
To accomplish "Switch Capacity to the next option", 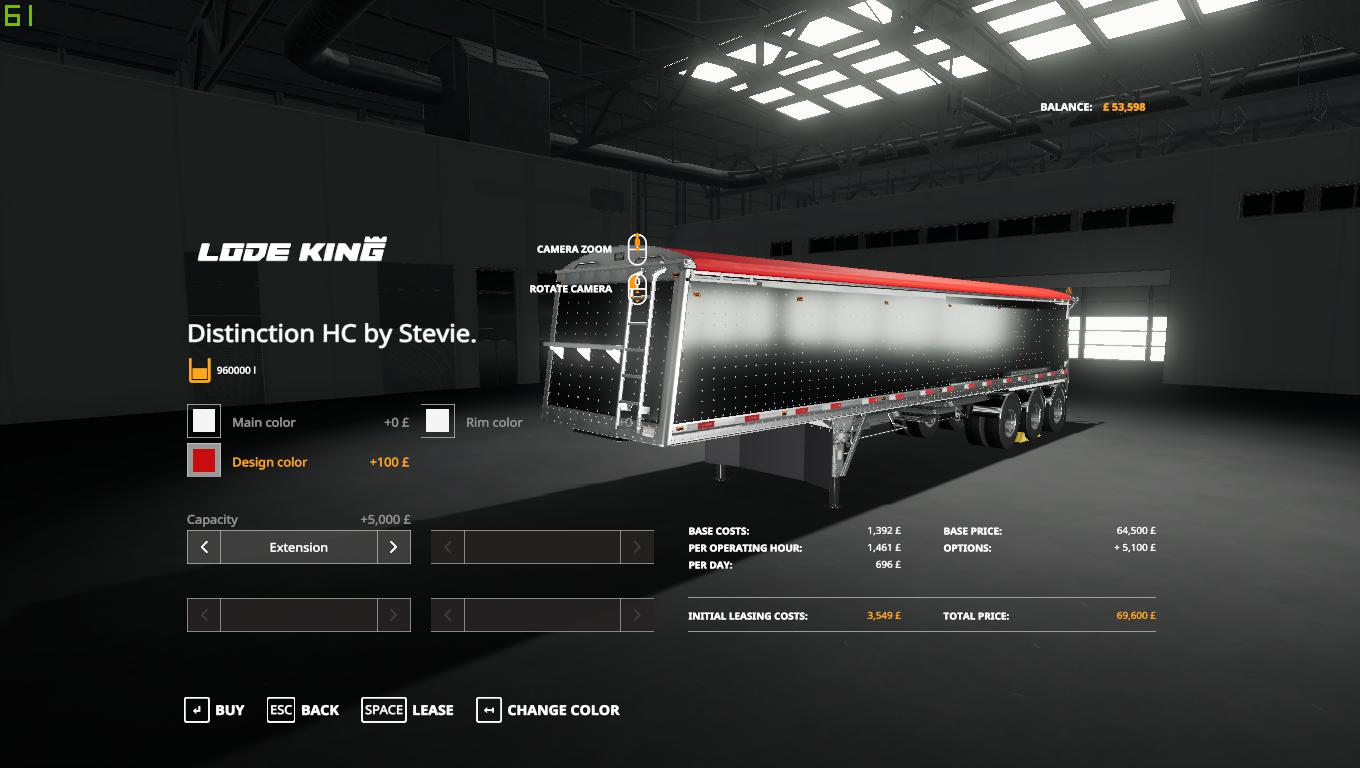I will click(393, 547).
